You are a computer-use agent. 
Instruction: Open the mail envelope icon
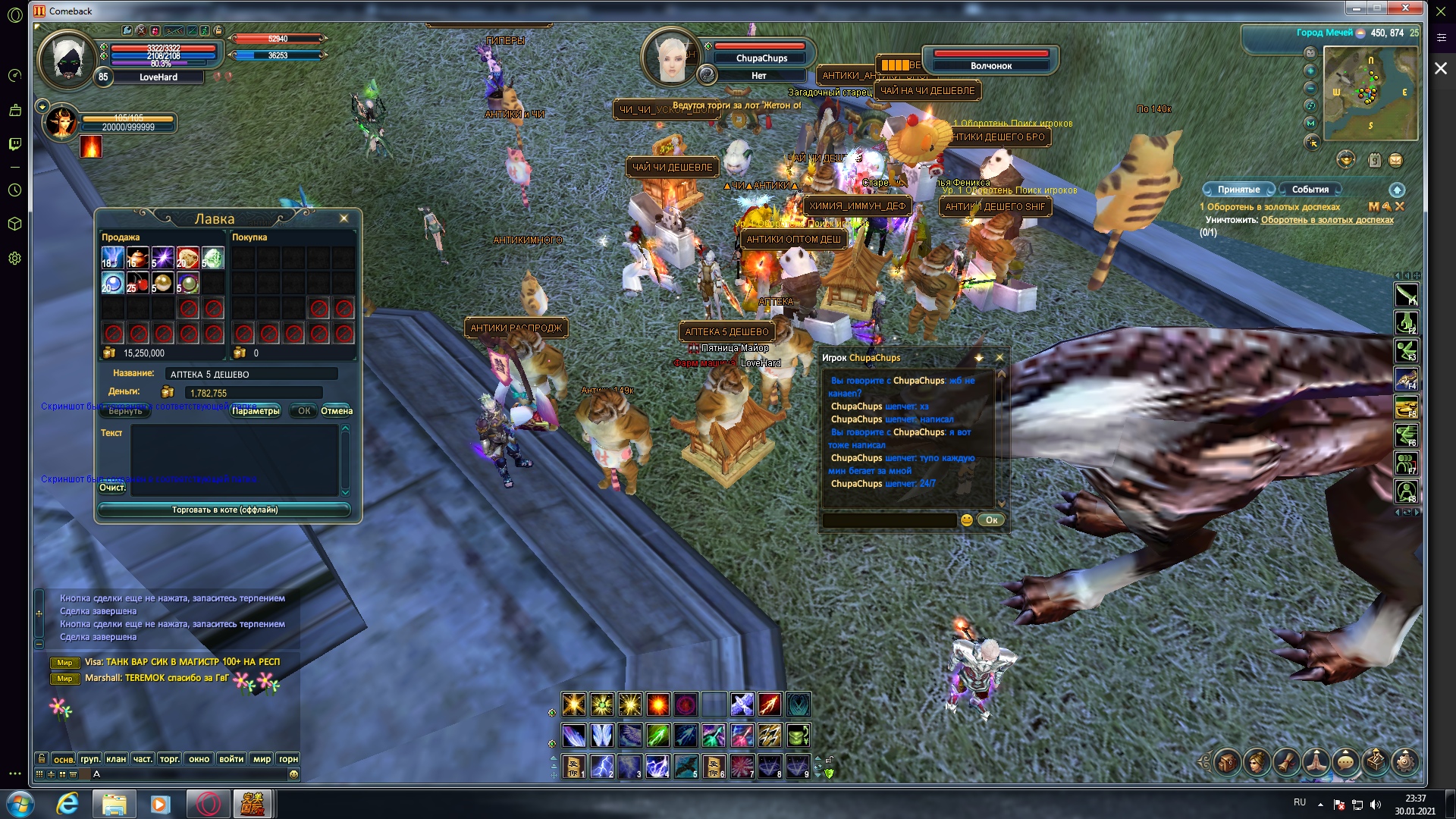[x=1395, y=160]
